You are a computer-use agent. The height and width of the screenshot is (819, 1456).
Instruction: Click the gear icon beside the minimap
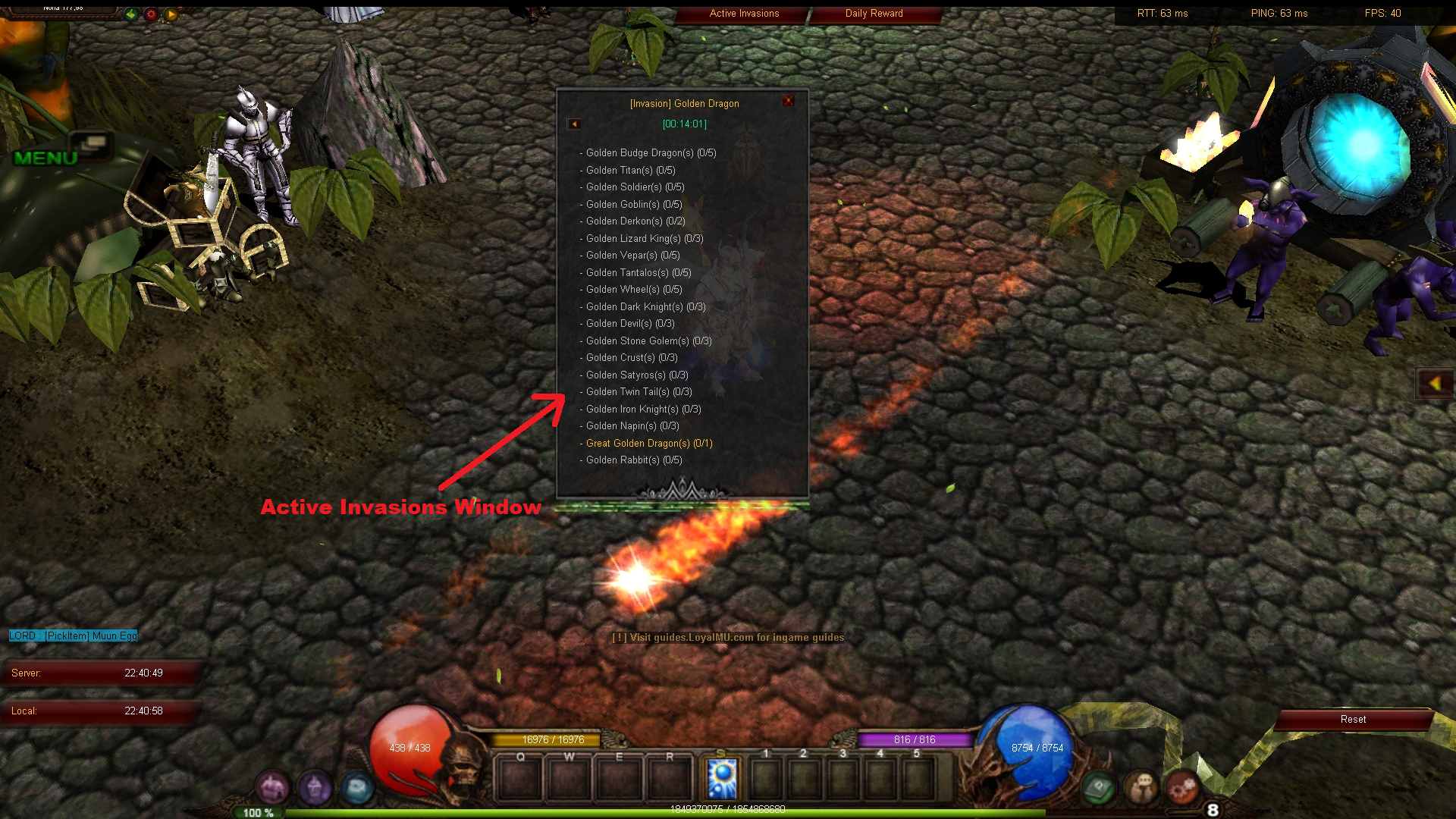(150, 14)
